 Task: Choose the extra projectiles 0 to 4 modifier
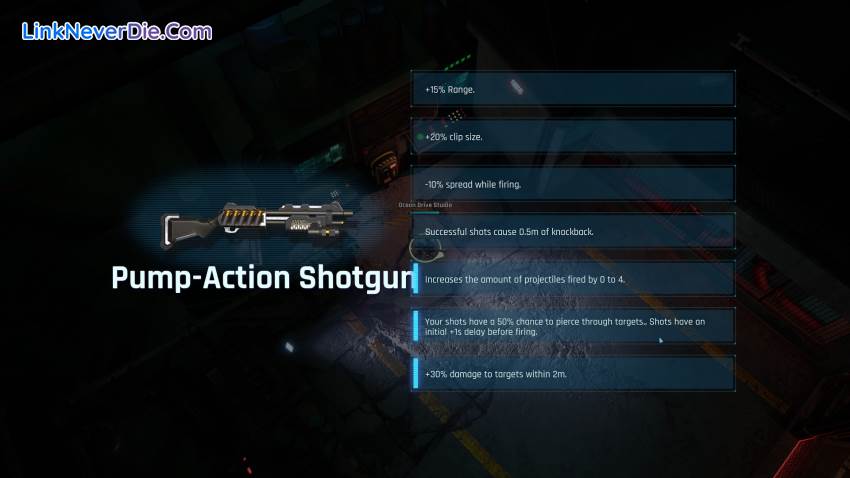[x=573, y=279]
